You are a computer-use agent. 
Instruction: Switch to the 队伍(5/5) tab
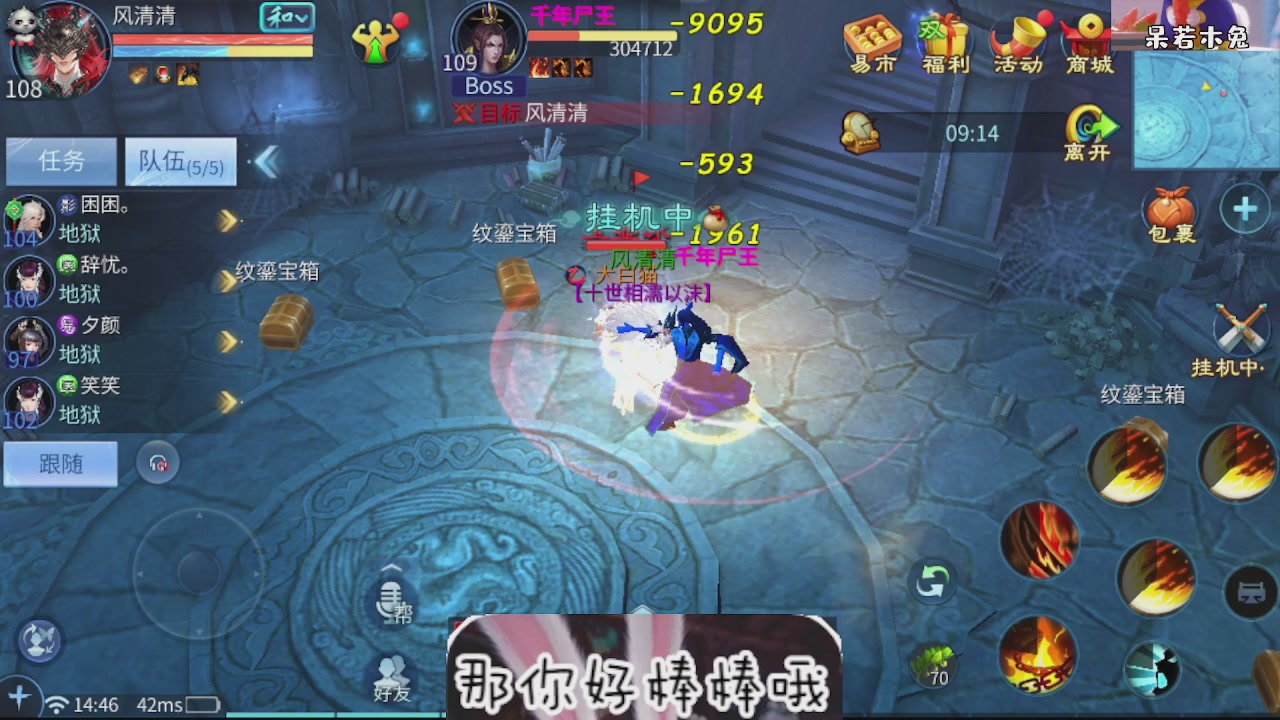pos(179,161)
